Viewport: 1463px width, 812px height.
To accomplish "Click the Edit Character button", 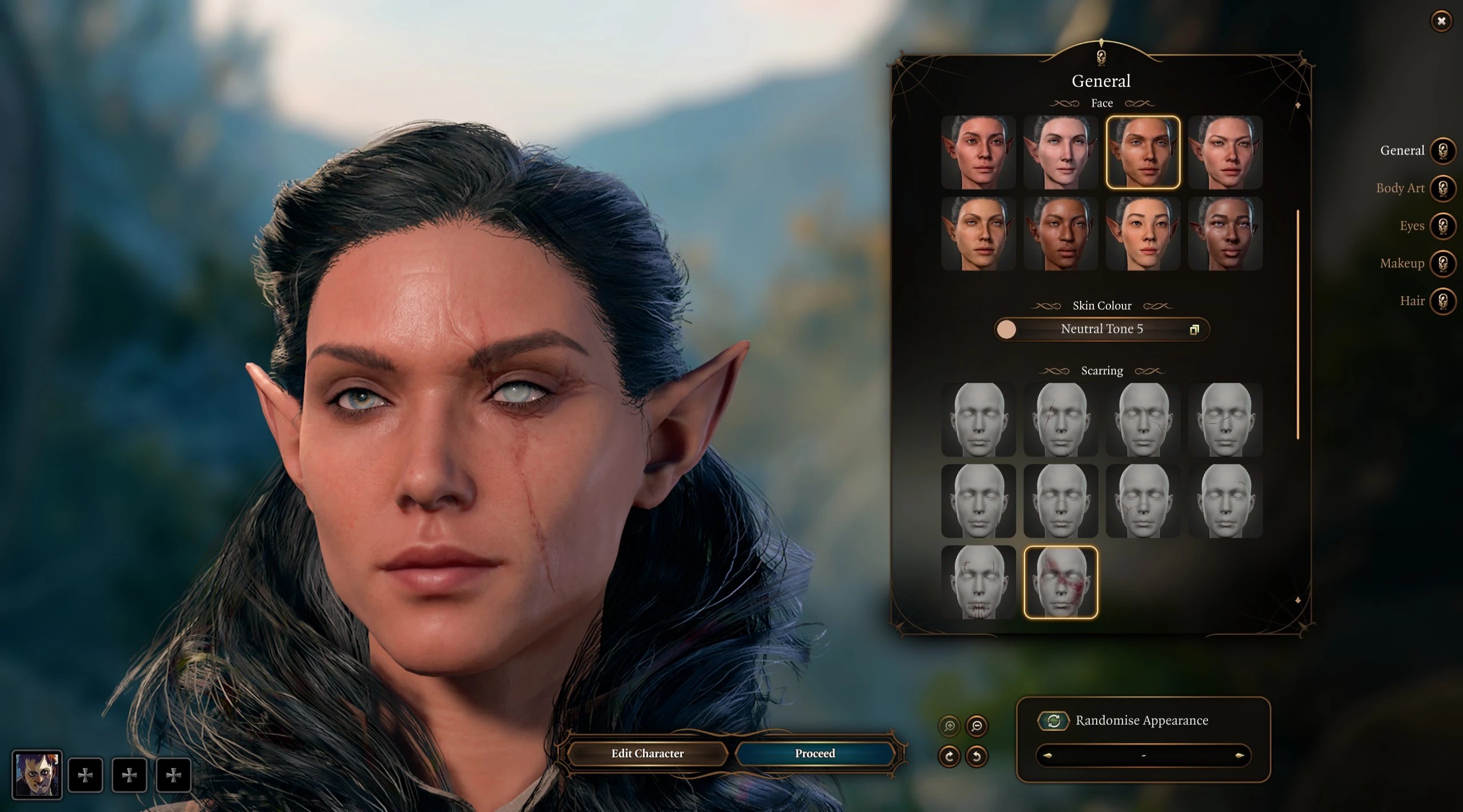I will click(647, 753).
